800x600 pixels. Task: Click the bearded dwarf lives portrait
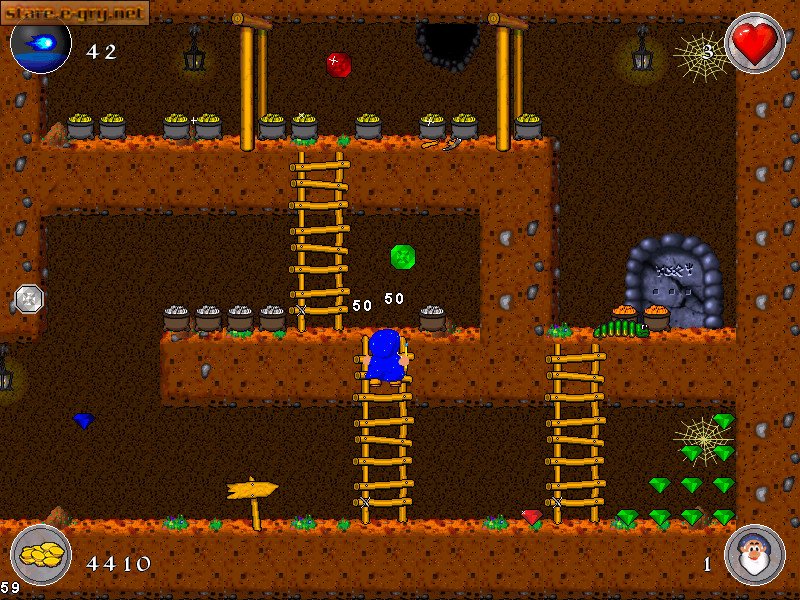(x=754, y=555)
